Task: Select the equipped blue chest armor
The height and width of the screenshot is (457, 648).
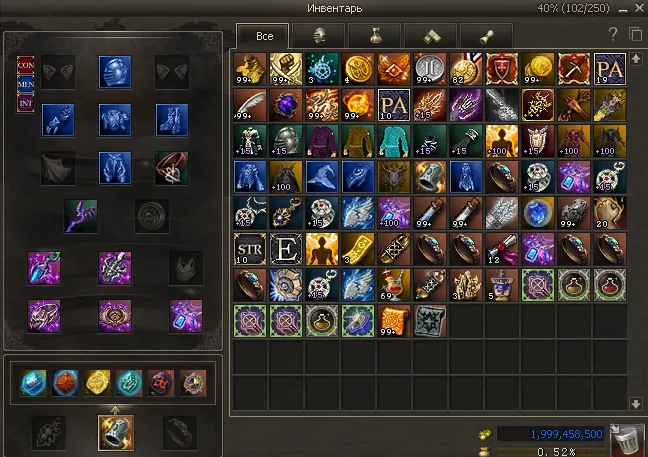Action: (115, 119)
